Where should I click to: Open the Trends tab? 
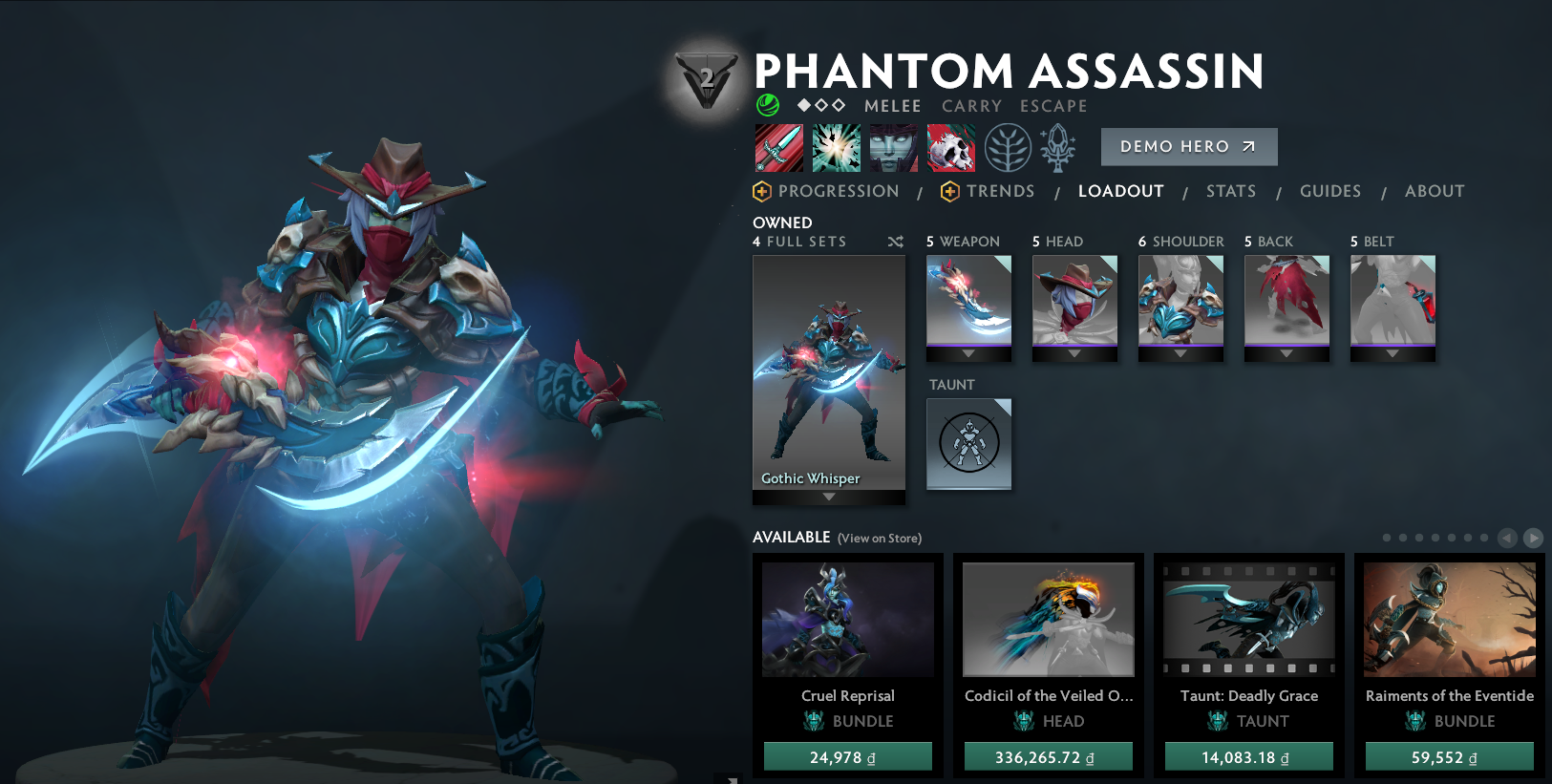point(999,191)
